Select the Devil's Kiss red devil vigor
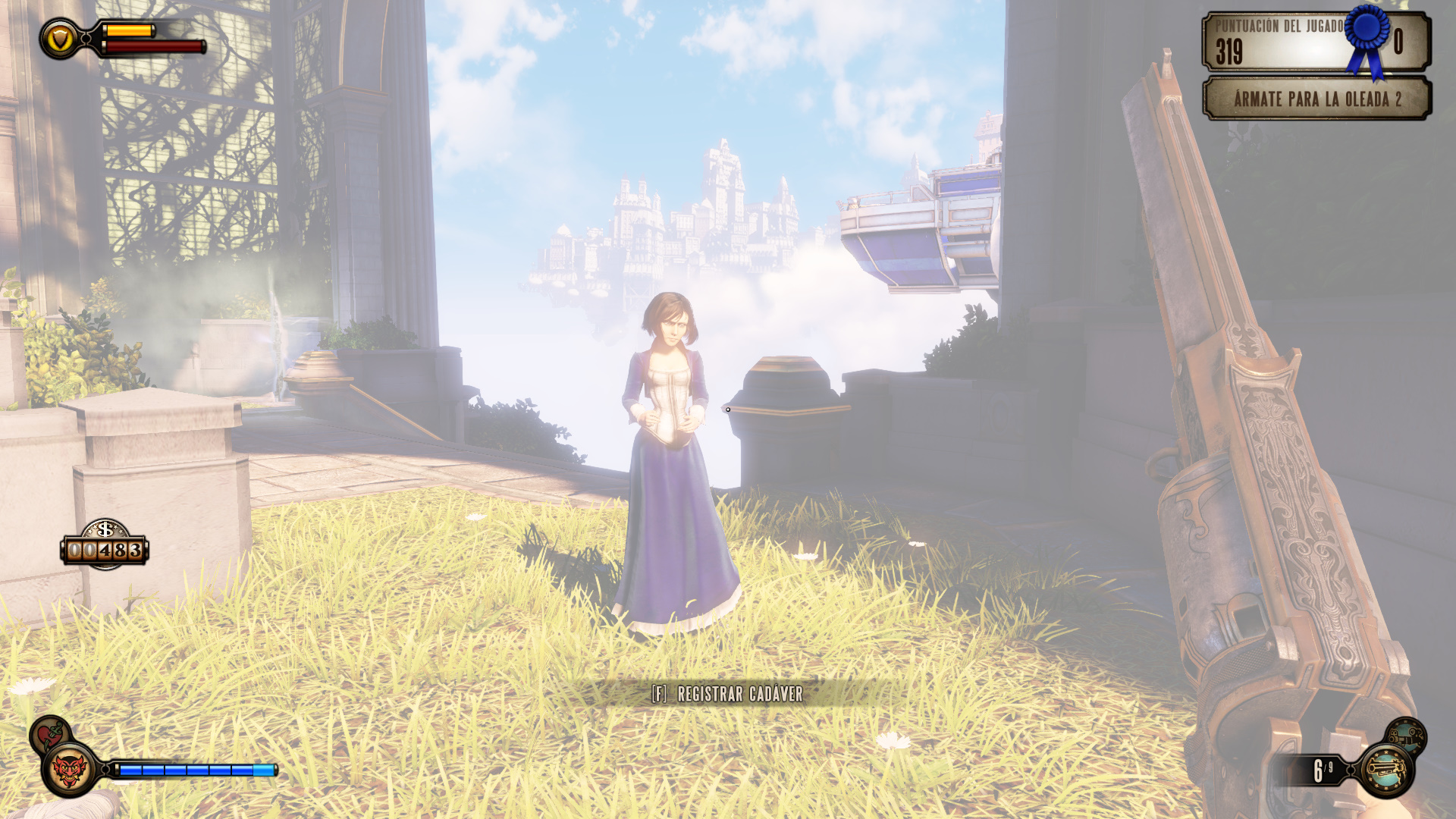 (x=69, y=770)
